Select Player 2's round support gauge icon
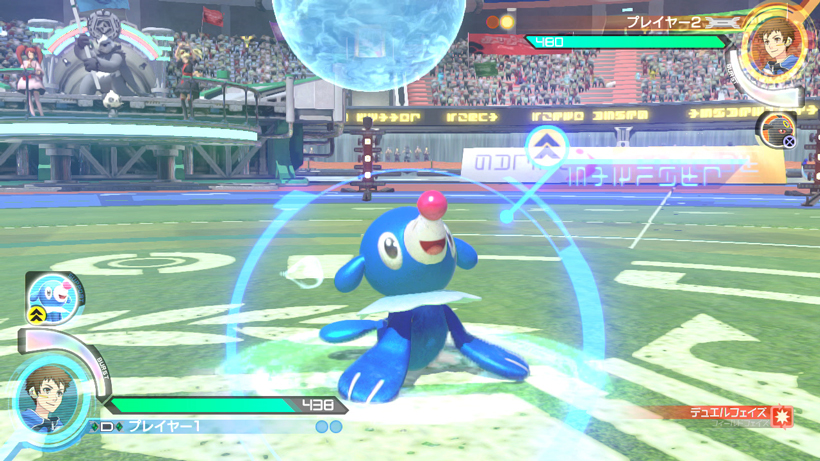The width and height of the screenshot is (820, 461). coord(777,129)
